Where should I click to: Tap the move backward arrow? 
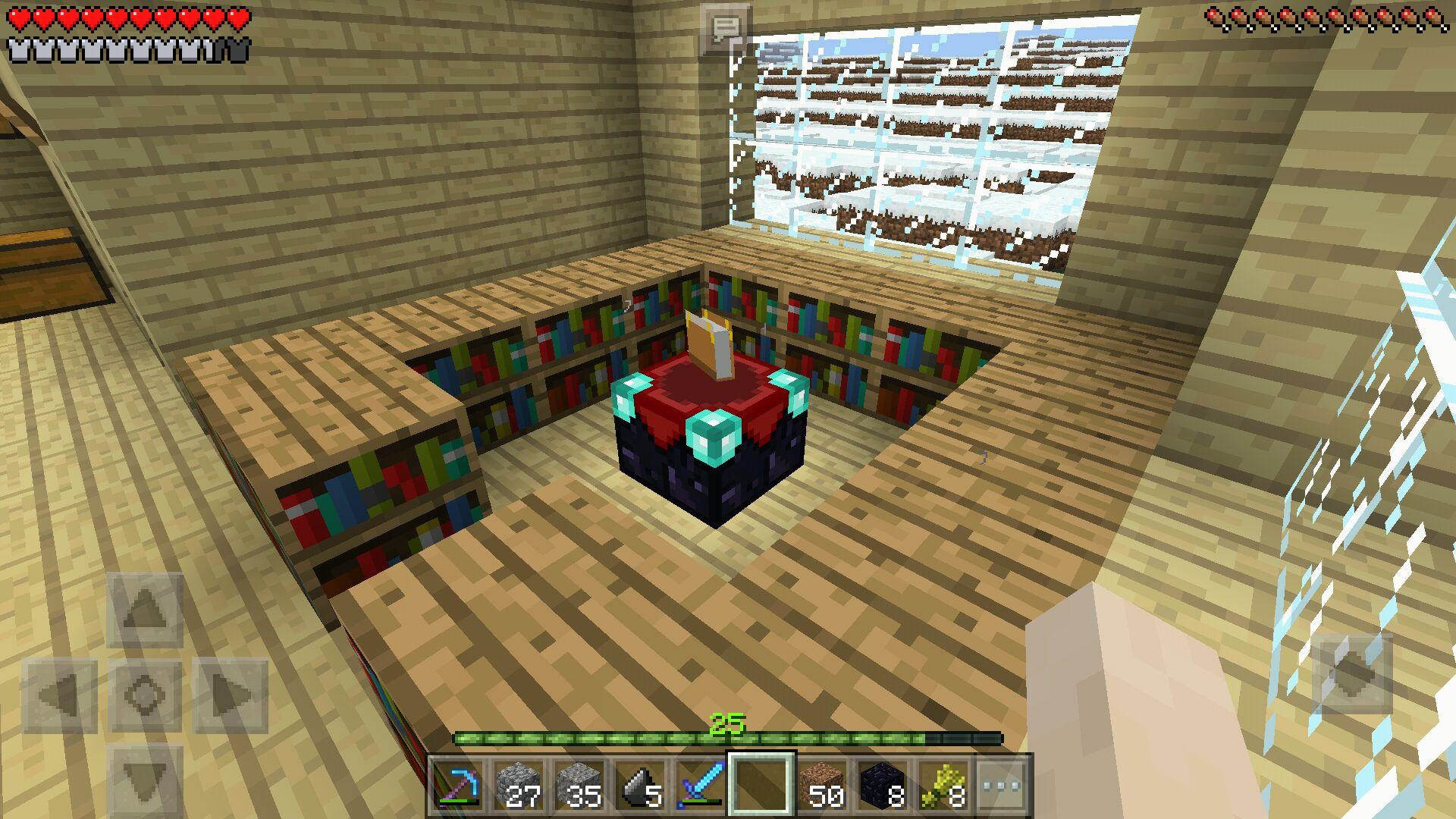(x=145, y=781)
